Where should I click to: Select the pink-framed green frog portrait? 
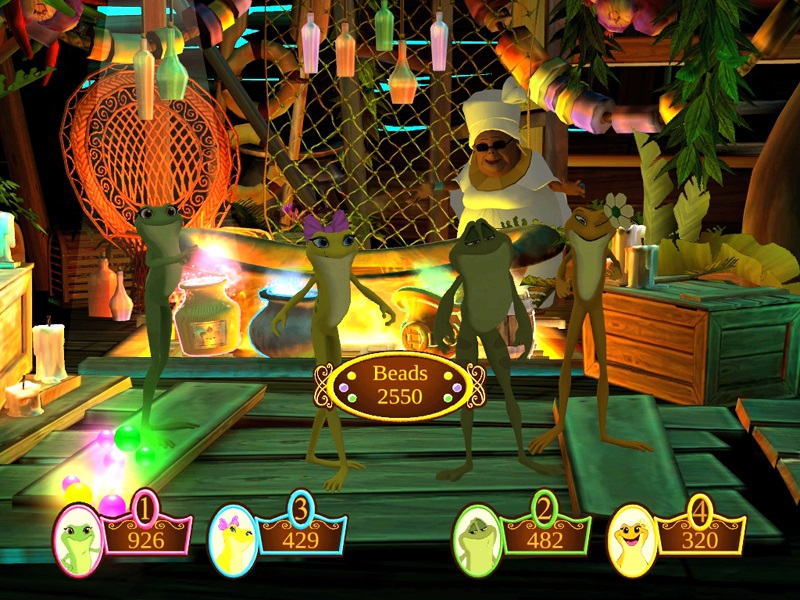click(x=78, y=540)
